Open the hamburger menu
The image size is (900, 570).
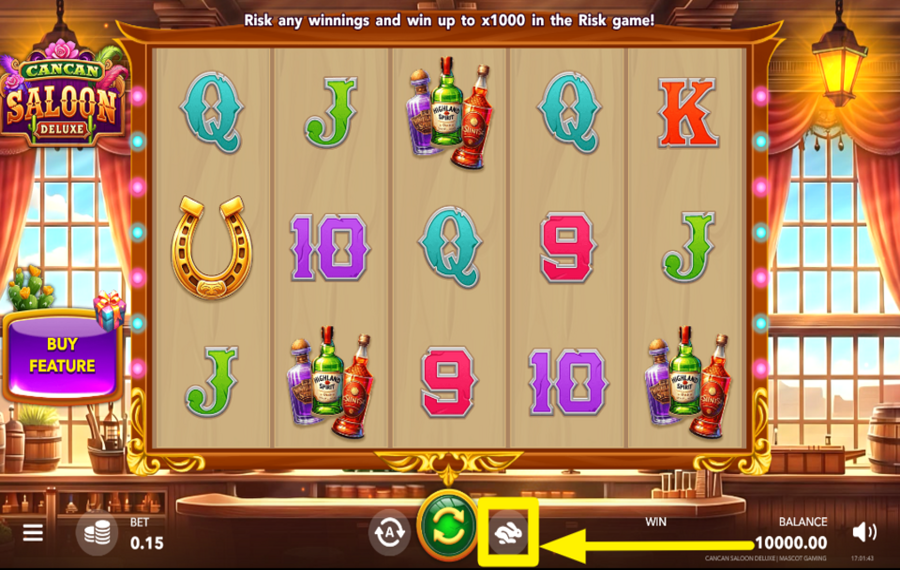33,532
